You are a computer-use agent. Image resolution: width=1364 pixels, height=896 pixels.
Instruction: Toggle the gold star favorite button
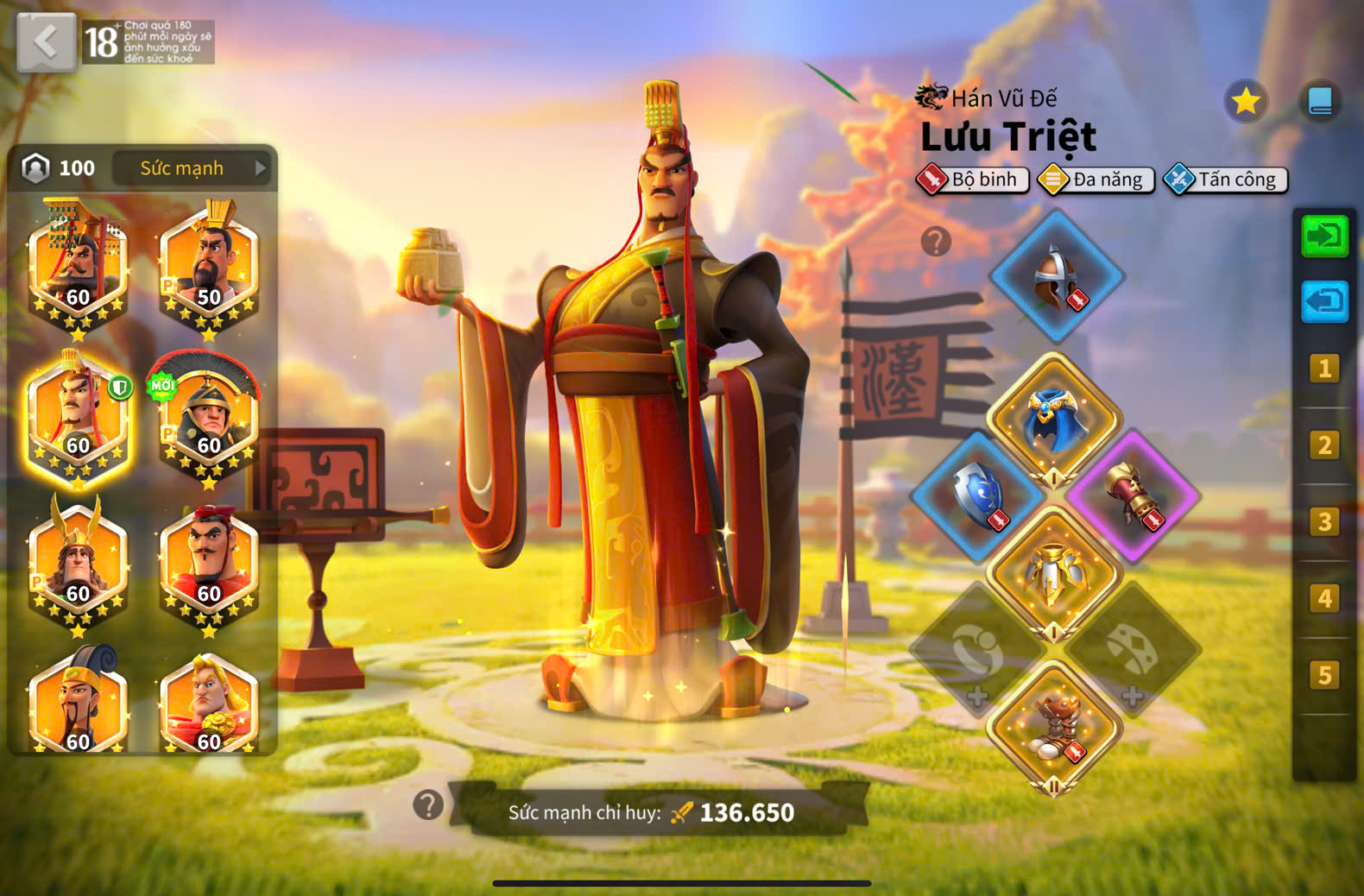1246,102
